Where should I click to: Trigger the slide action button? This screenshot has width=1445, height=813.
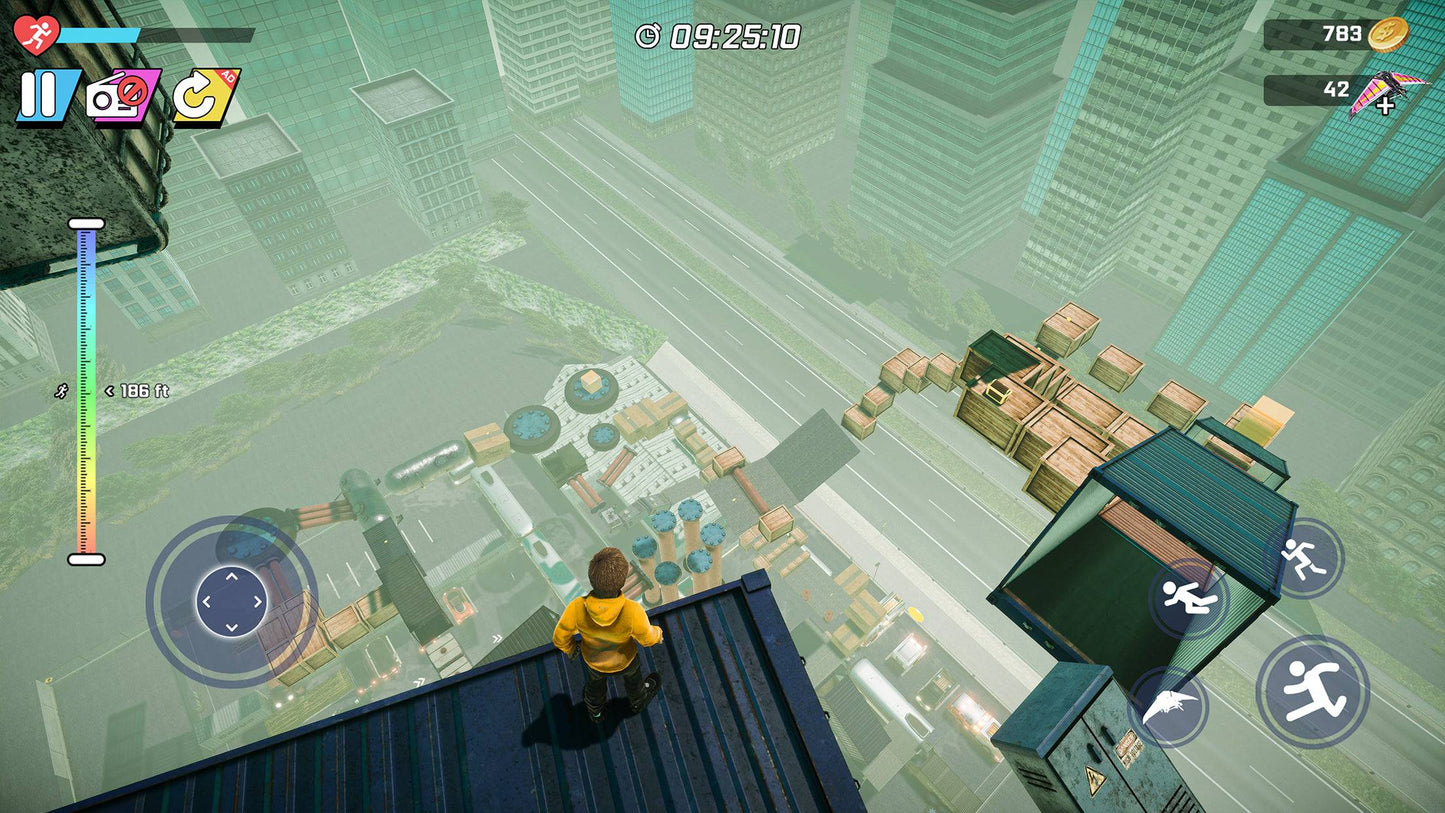(x=1187, y=599)
